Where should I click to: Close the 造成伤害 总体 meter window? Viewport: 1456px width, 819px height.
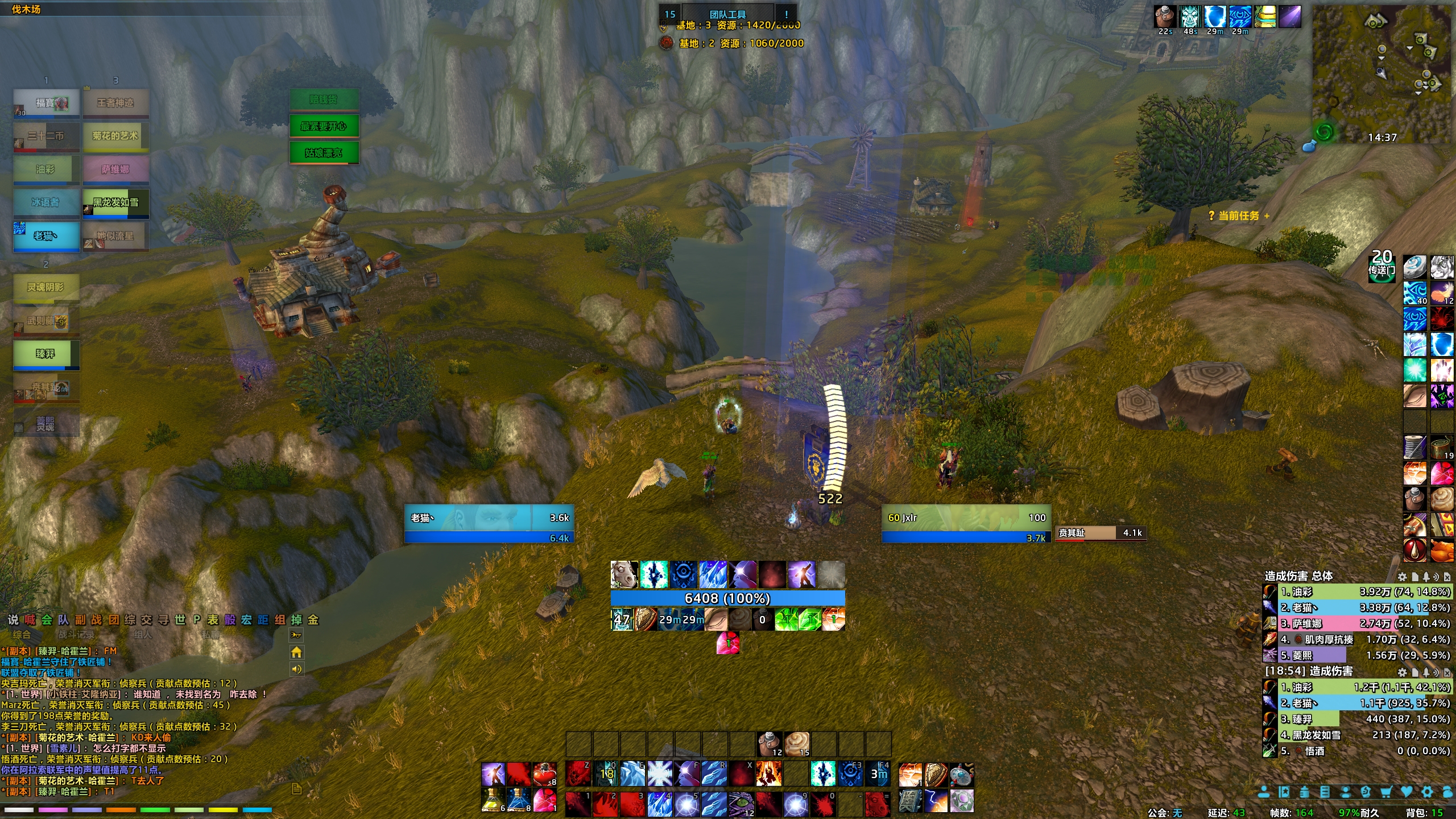pyautogui.click(x=1447, y=577)
